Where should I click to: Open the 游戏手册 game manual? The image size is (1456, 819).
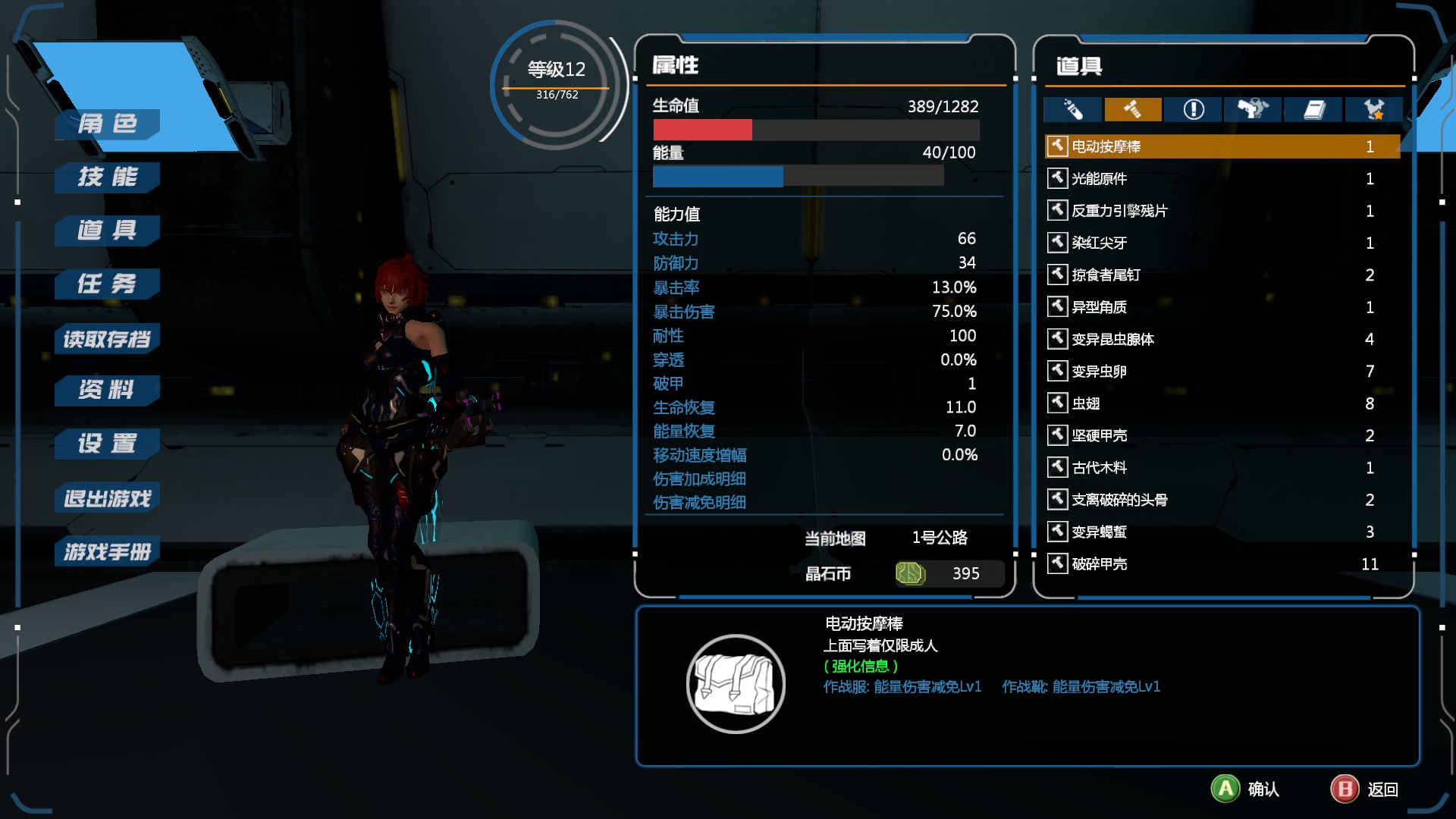[108, 551]
